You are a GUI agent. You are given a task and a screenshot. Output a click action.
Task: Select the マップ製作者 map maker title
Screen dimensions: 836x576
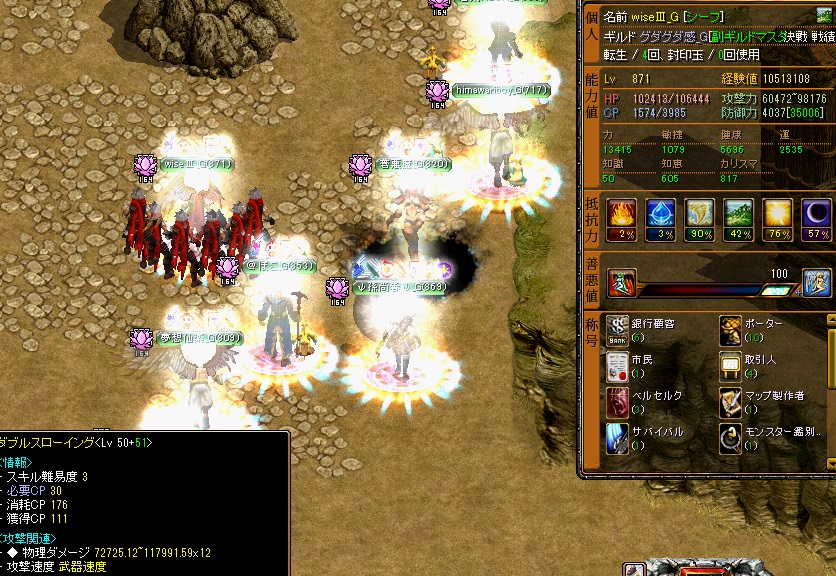731,400
